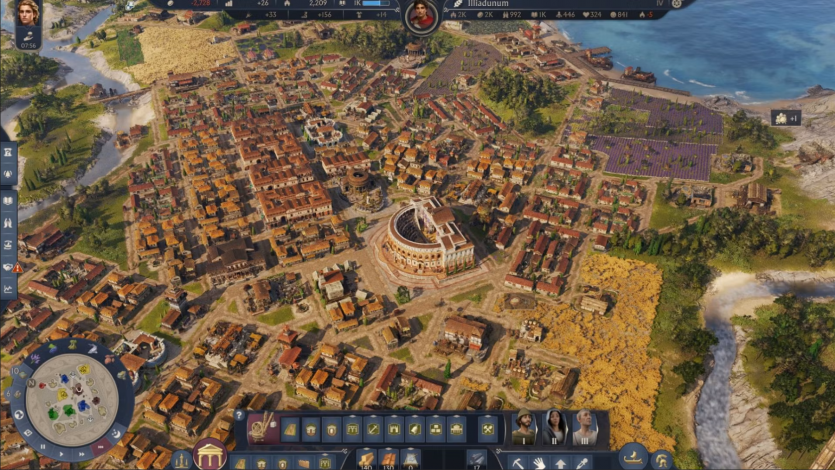This screenshot has width=835, height=470.
Task: Choose the pickaxe tool
Action: click(517, 462)
